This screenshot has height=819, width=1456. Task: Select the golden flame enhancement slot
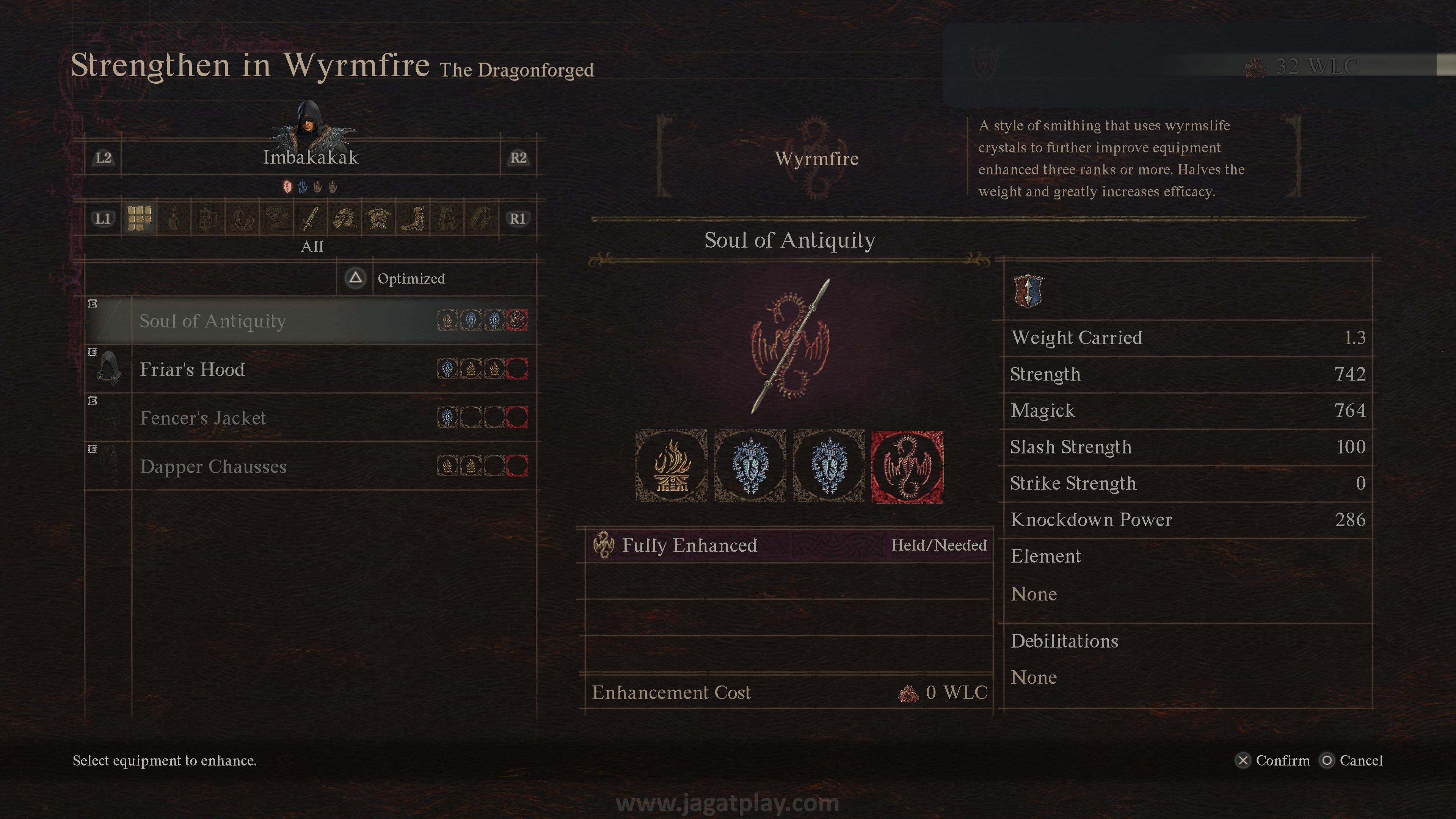(x=671, y=466)
